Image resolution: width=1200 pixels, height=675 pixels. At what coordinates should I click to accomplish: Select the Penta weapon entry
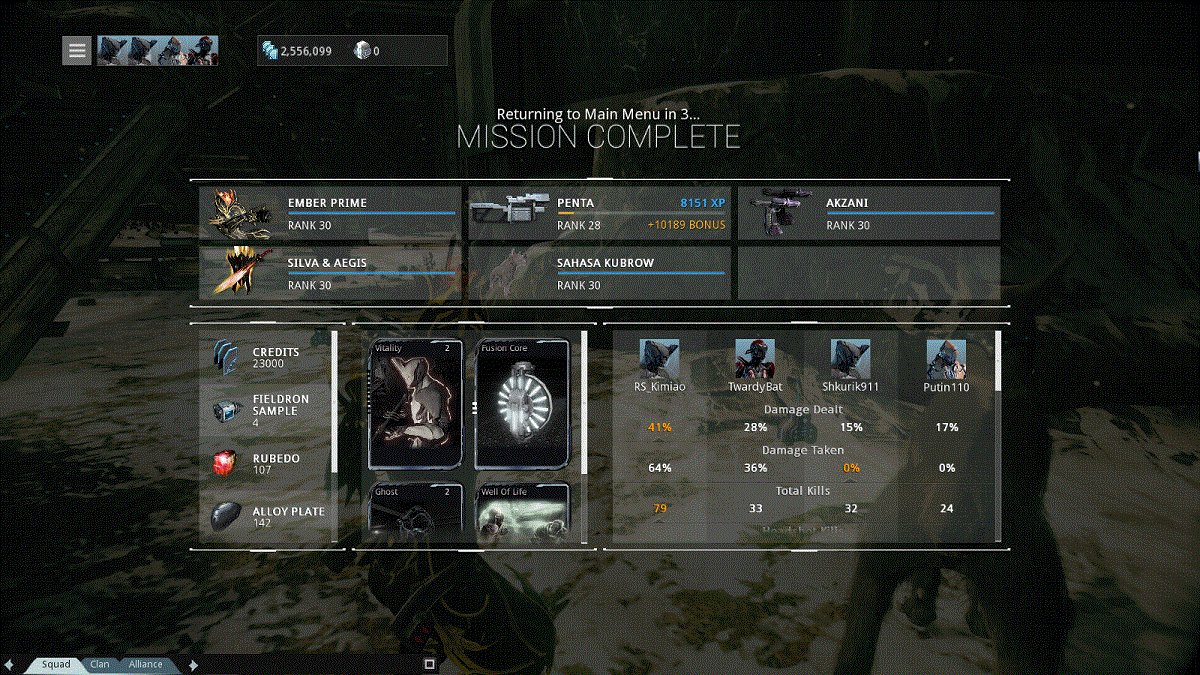click(599, 213)
